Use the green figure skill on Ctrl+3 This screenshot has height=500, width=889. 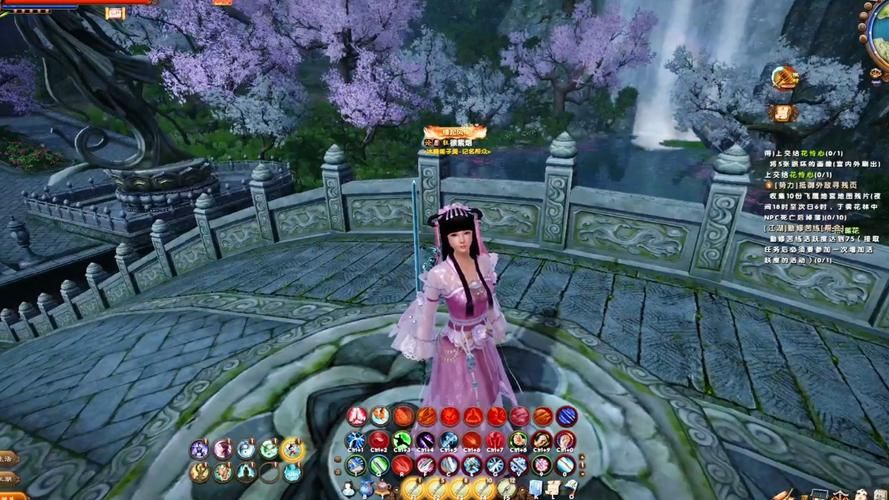[402, 441]
